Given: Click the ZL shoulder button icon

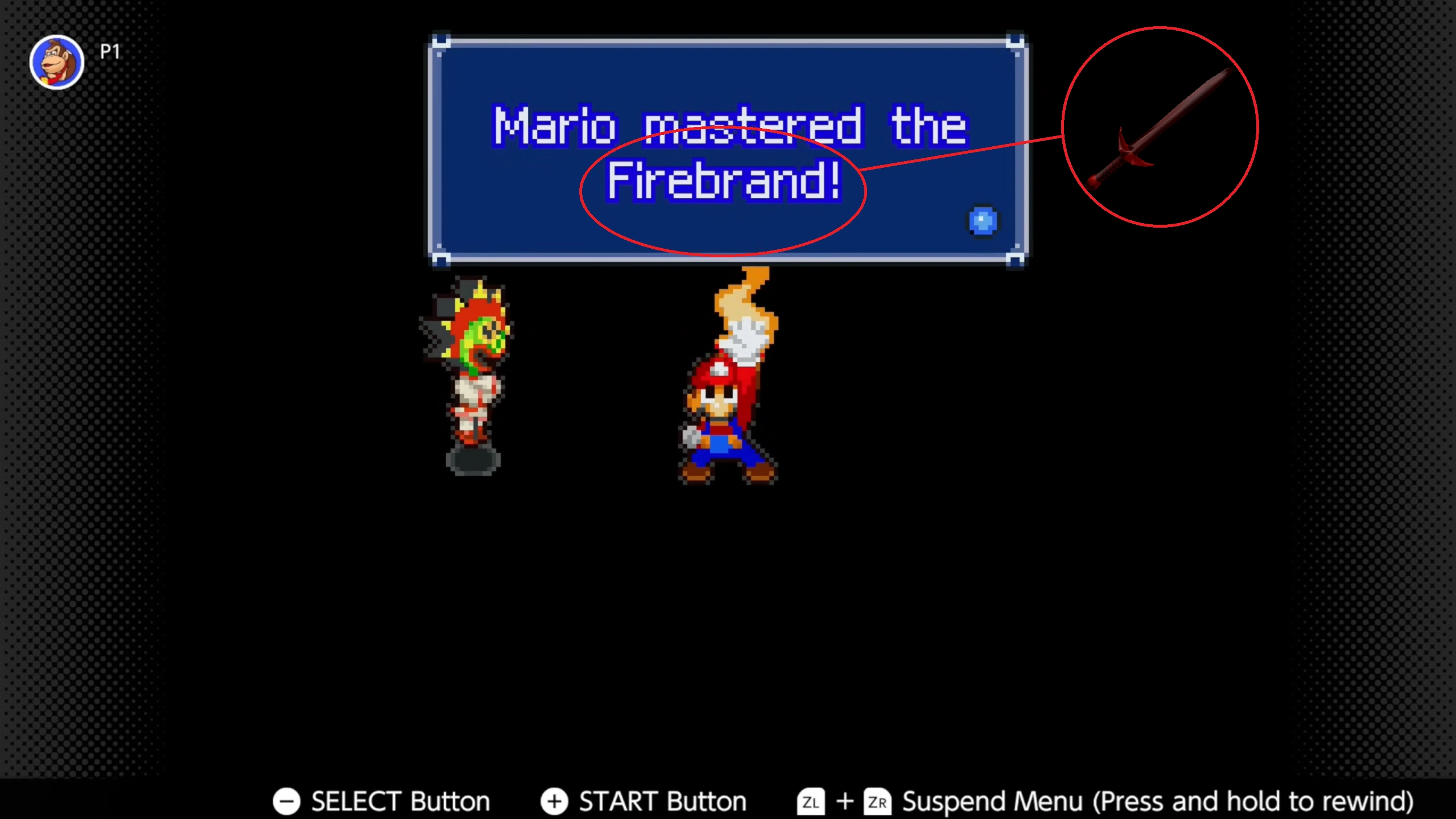Looking at the screenshot, I should coord(810,802).
